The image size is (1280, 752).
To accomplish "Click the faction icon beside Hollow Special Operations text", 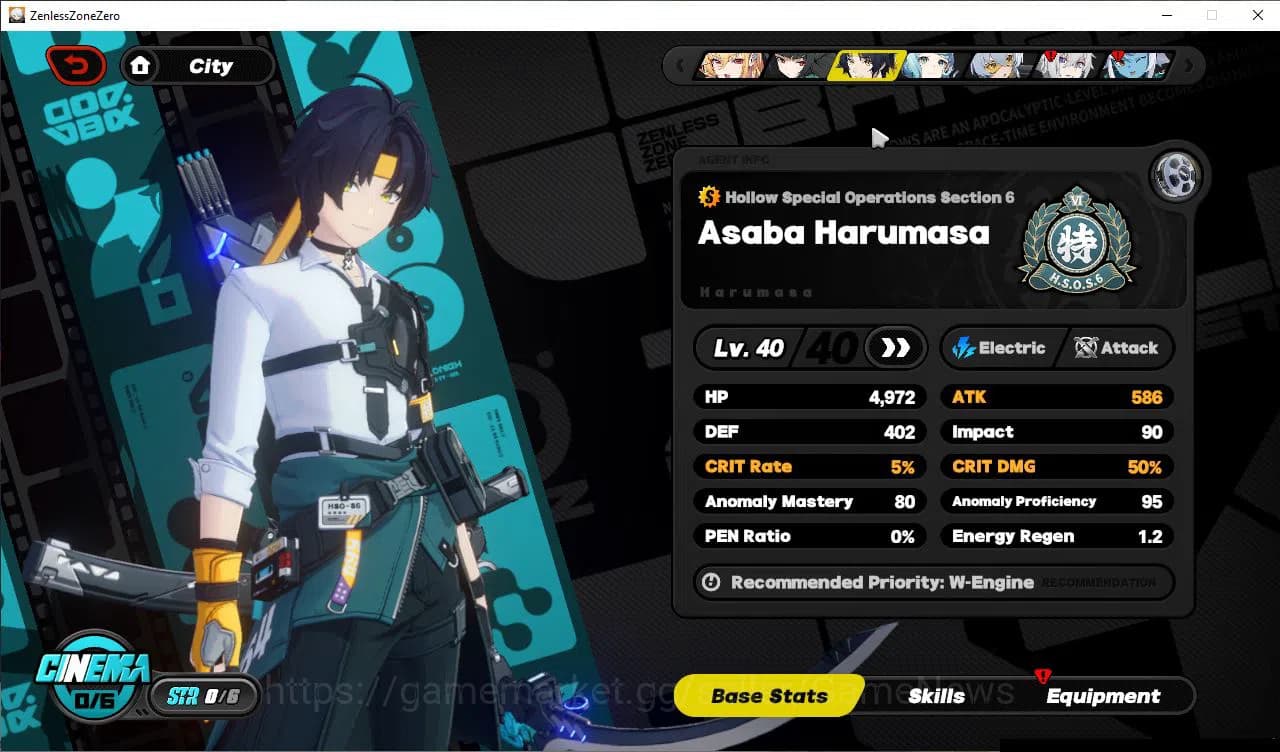I will pyautogui.click(x=709, y=197).
